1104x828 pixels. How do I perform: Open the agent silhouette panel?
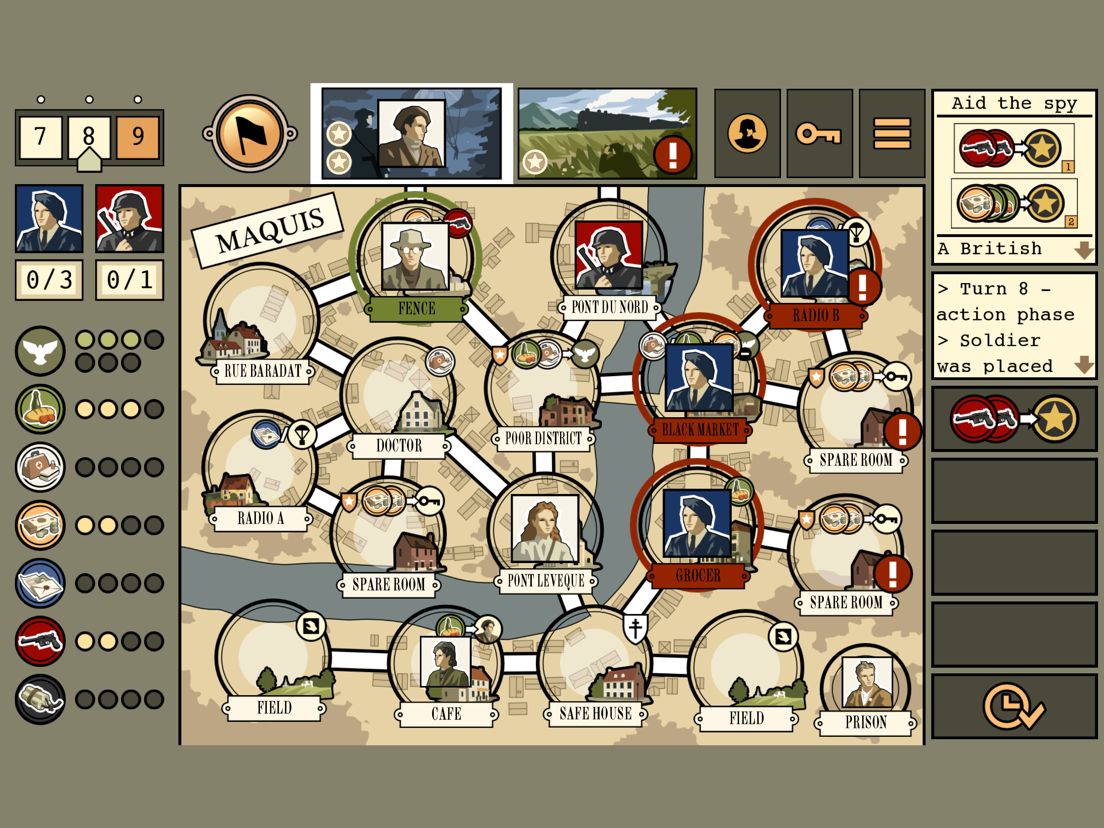(x=747, y=134)
